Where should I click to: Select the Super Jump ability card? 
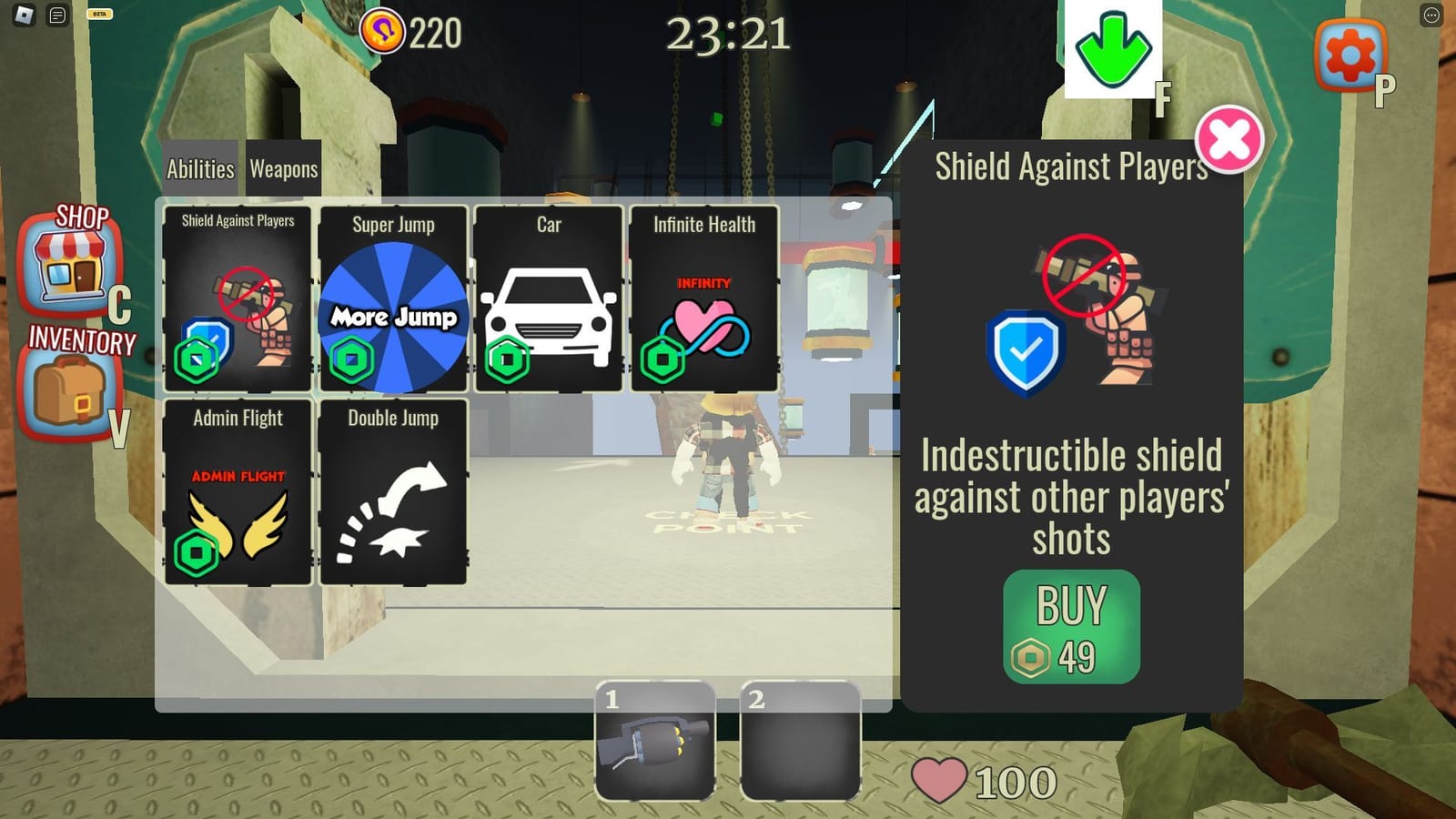coord(393,300)
